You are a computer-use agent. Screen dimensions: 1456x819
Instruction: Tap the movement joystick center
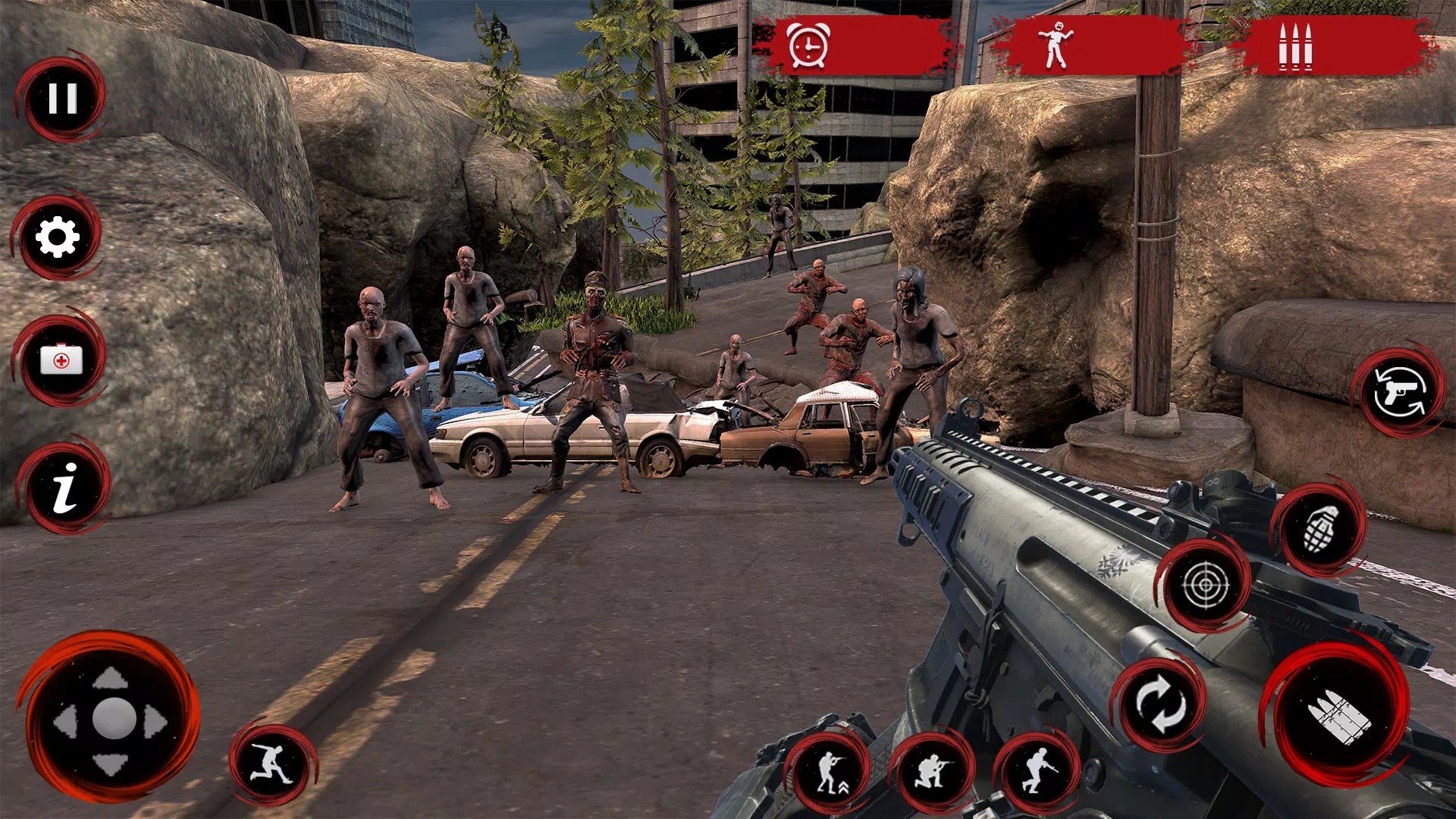[113, 717]
